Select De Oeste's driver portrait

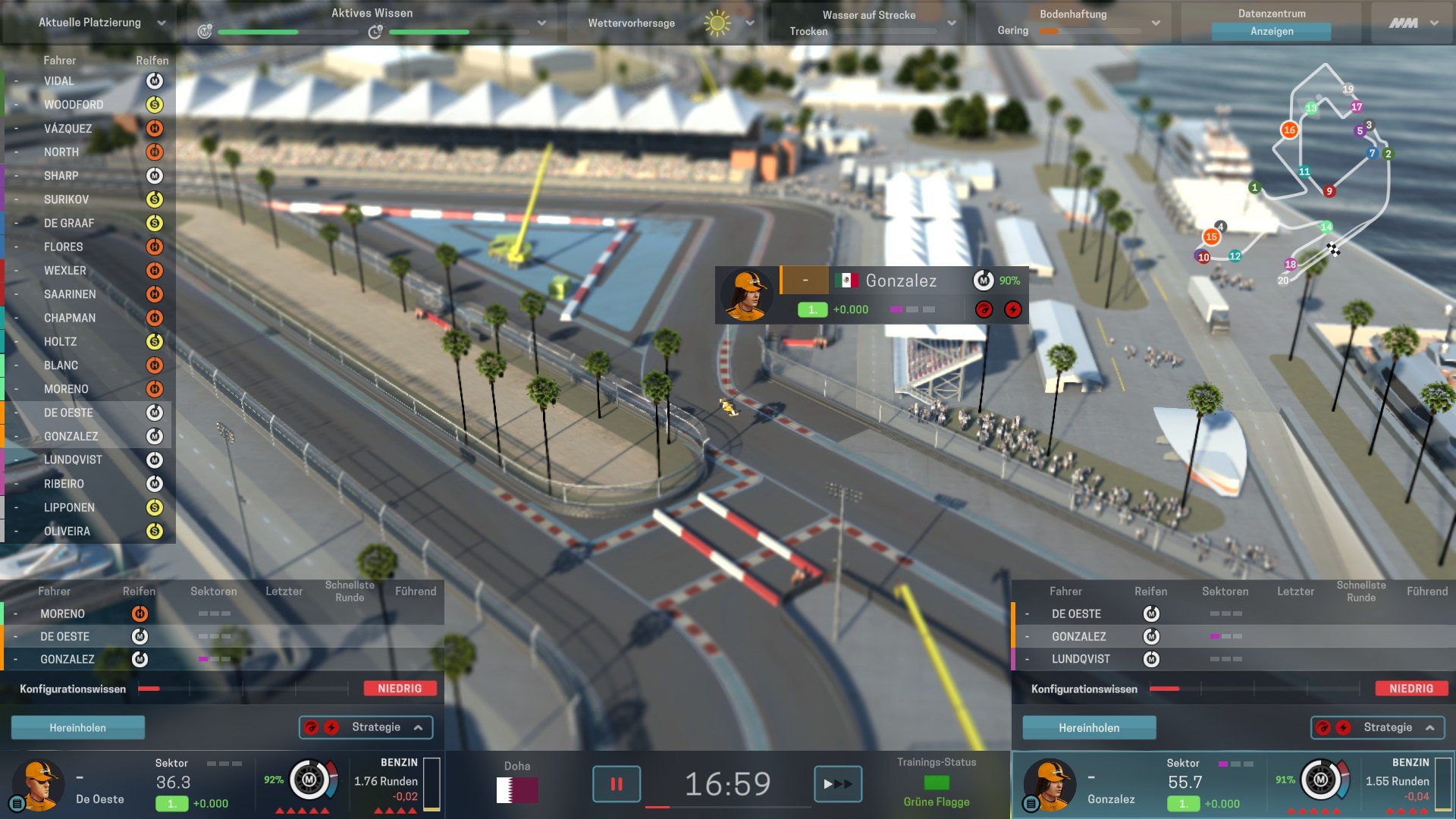pos(38,784)
